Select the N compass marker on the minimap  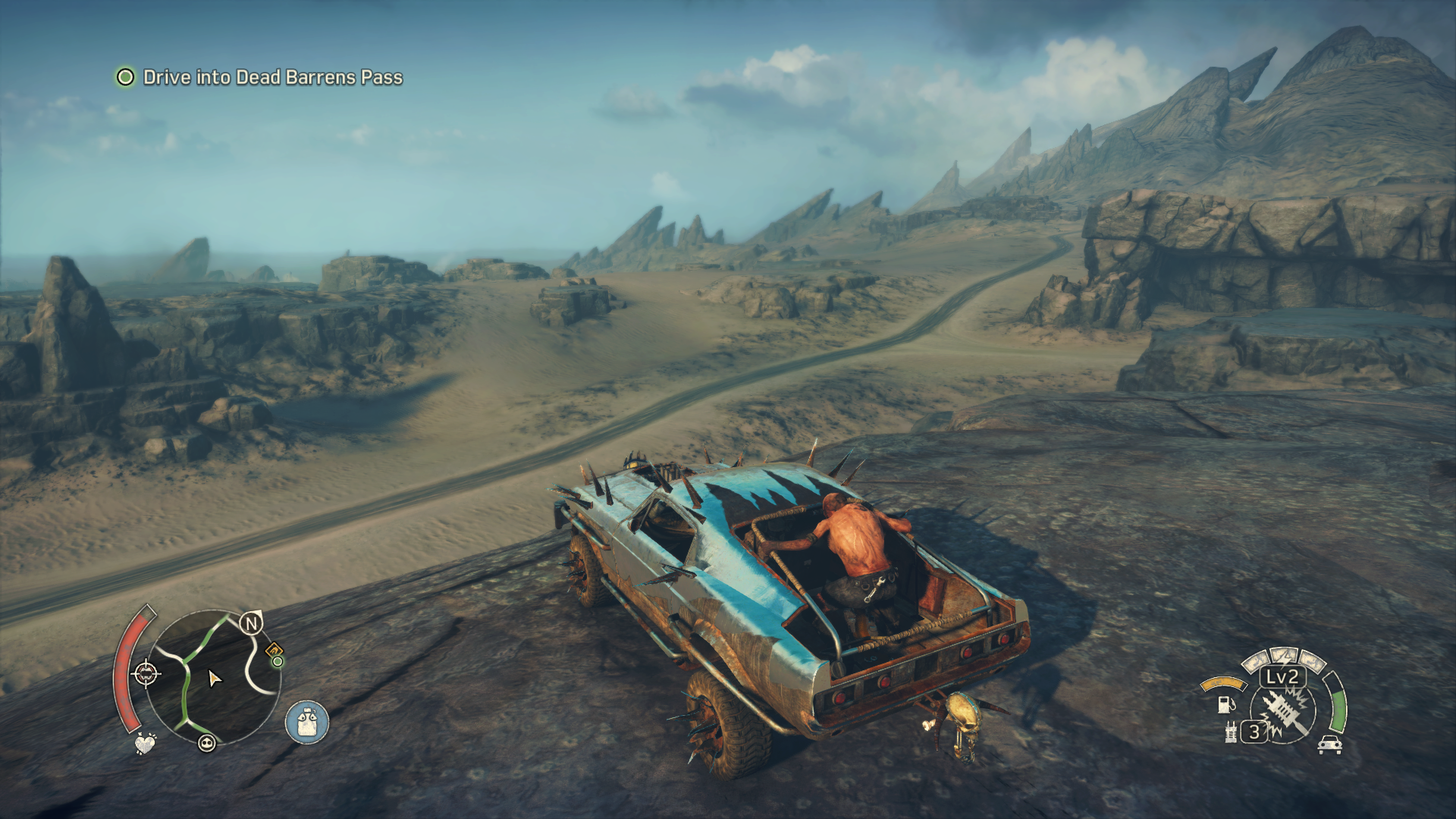(x=251, y=624)
